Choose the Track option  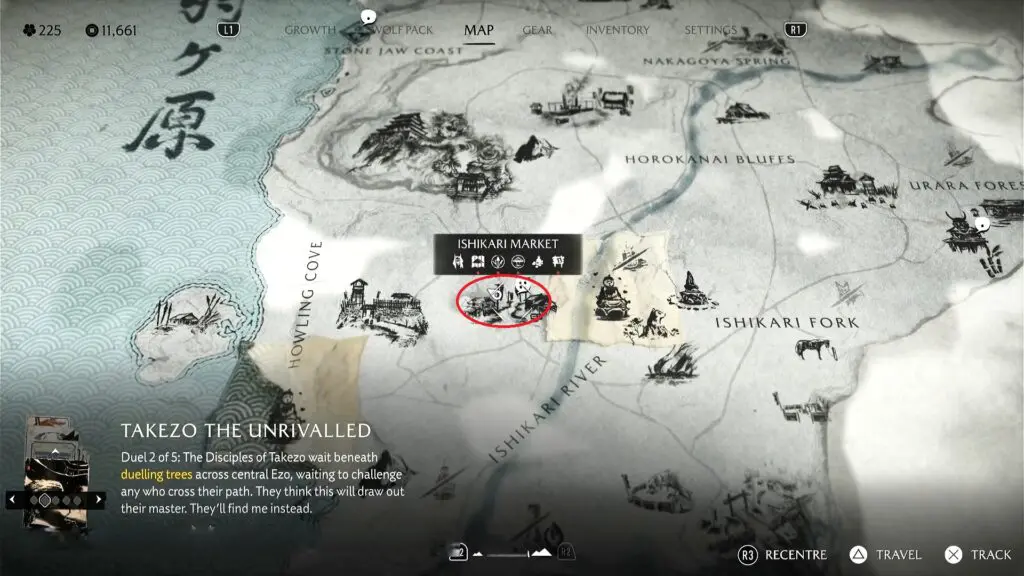pos(979,555)
